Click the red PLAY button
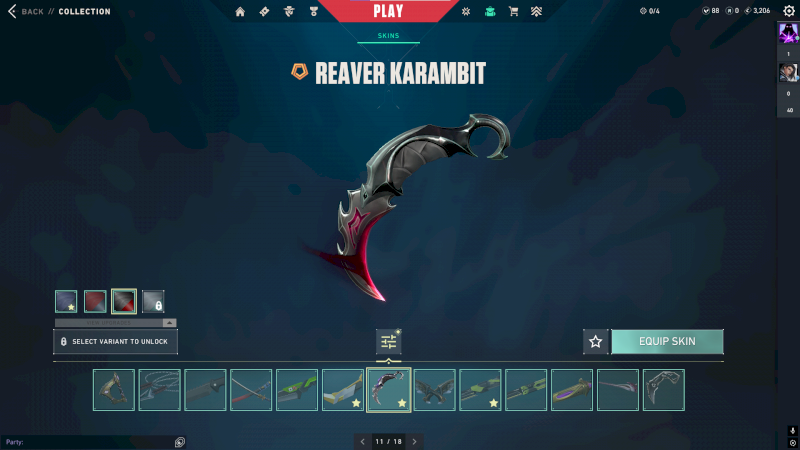The height and width of the screenshot is (450, 800). pos(388,11)
